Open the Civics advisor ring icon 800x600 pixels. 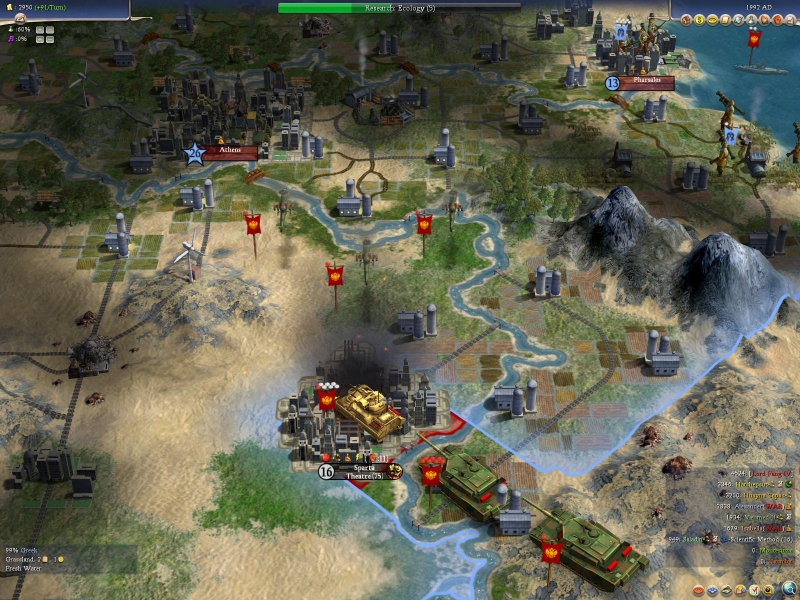(x=712, y=20)
